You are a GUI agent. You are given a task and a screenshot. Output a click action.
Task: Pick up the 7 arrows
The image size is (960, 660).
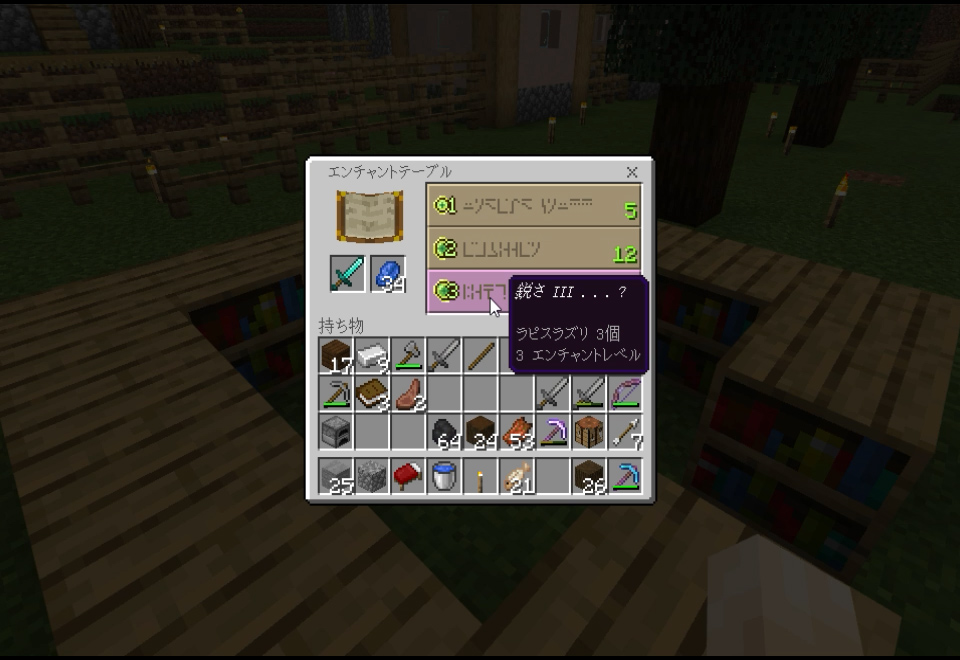pos(625,430)
